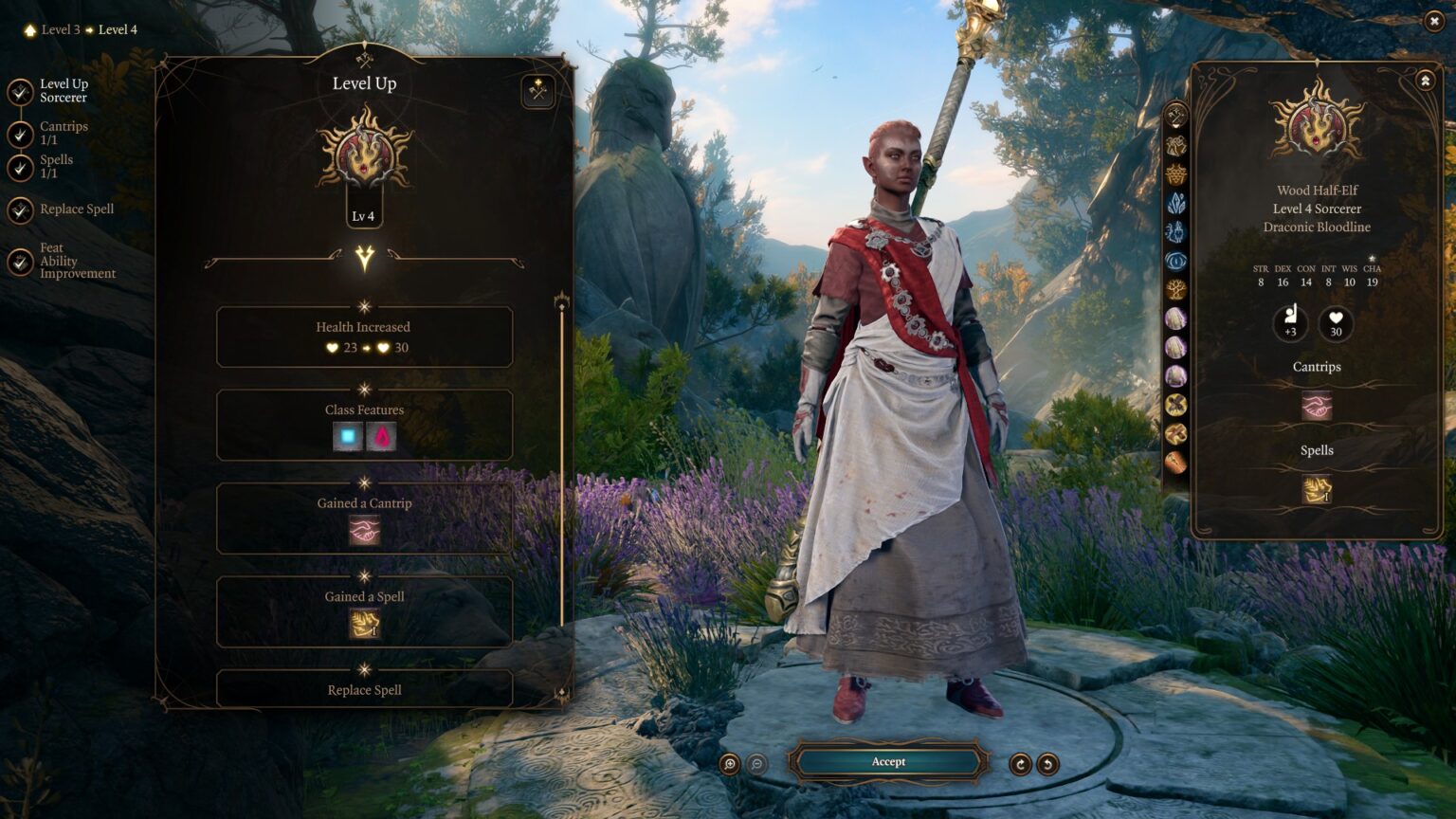
Task: Inspect the pink flame class feature icon
Action: (x=381, y=437)
